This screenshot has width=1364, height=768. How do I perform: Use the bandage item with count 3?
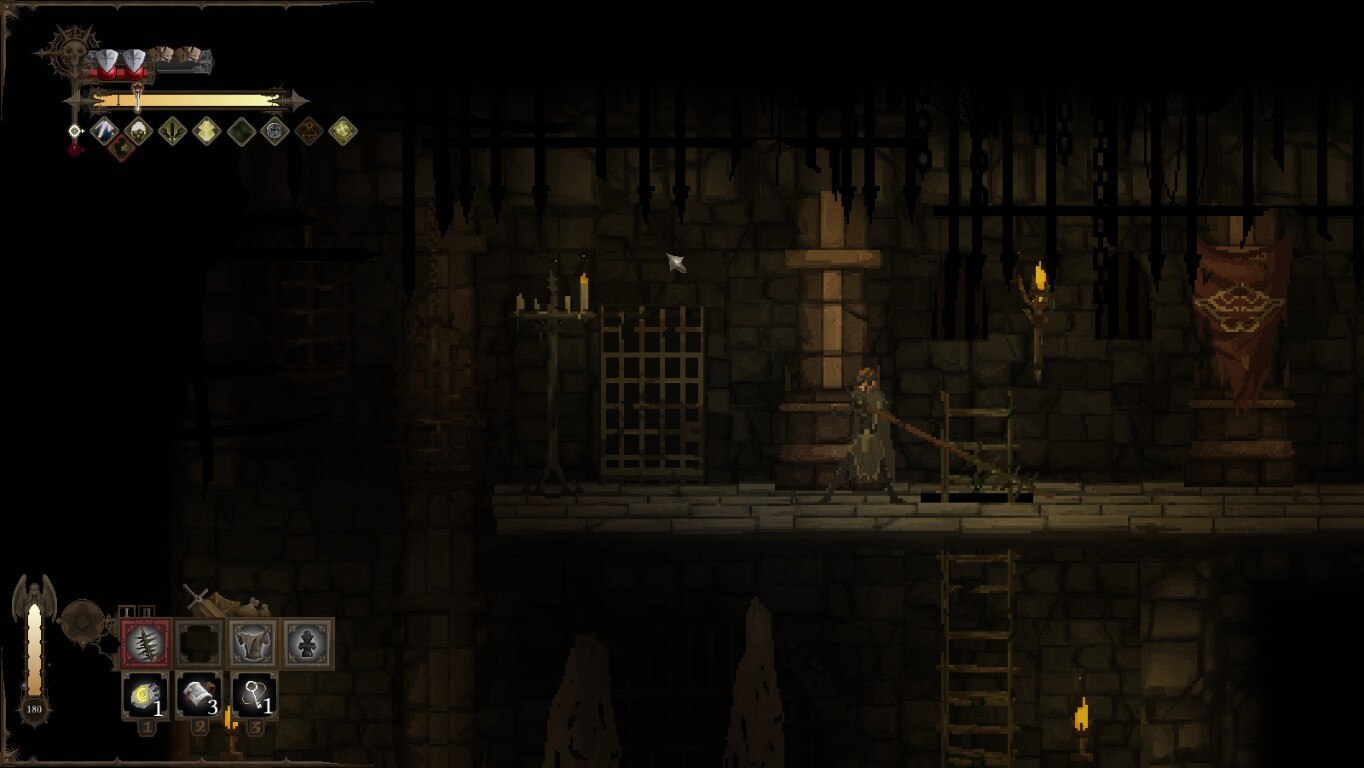(200, 696)
